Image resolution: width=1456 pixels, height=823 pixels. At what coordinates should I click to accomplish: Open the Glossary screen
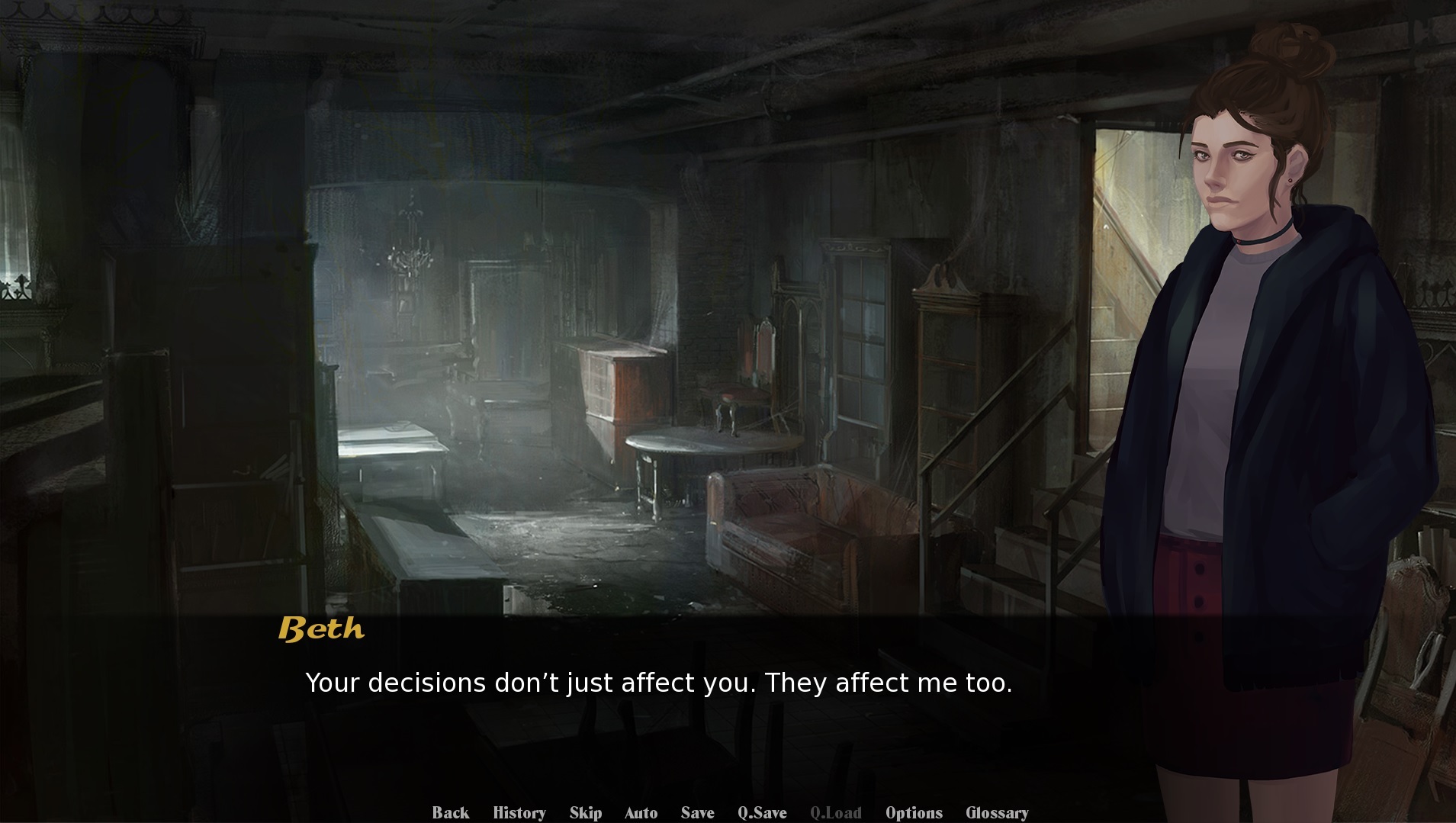pyautogui.click(x=997, y=812)
